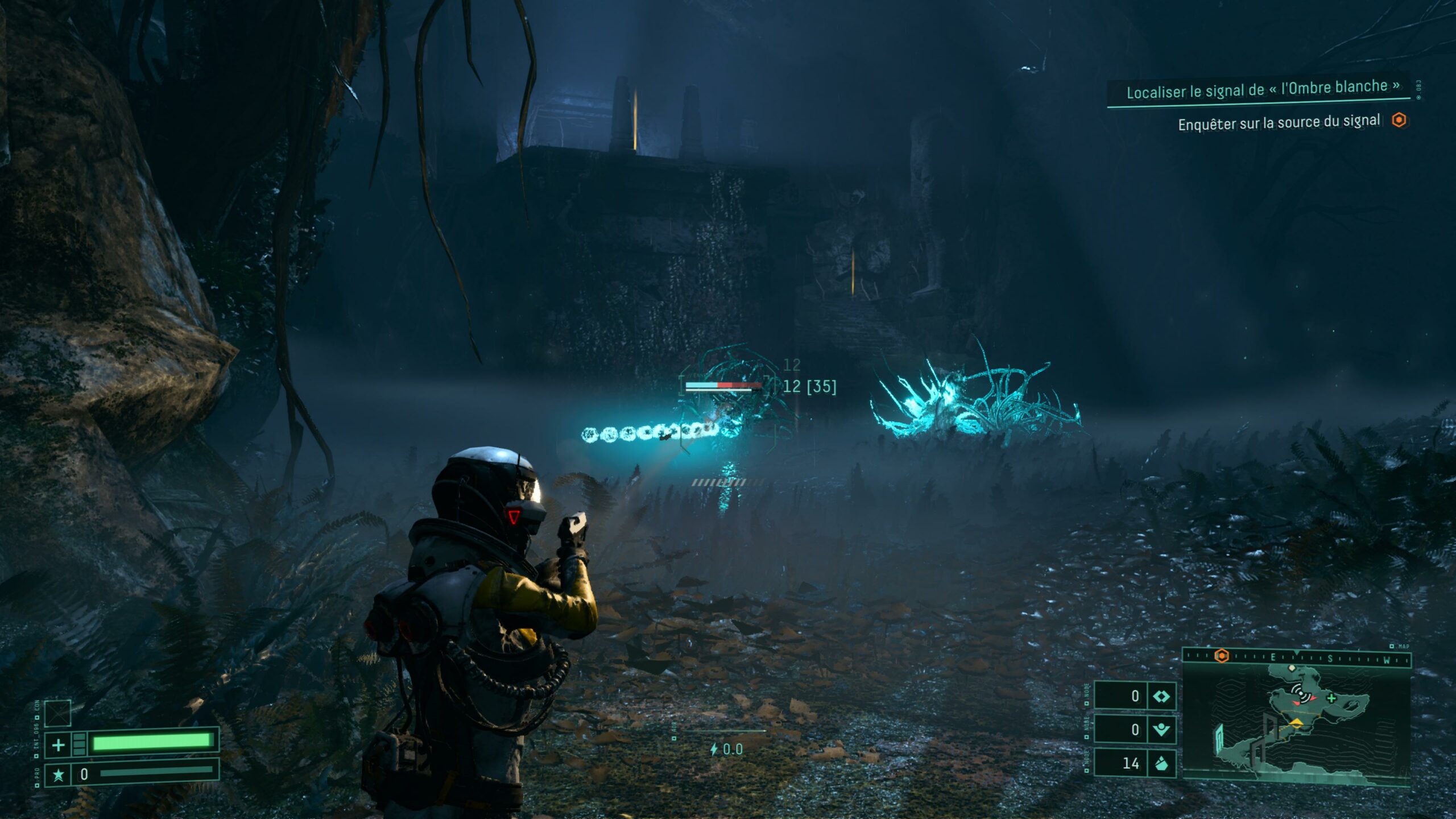
Task: Click the downward-chevron resource icon
Action: (x=1161, y=729)
